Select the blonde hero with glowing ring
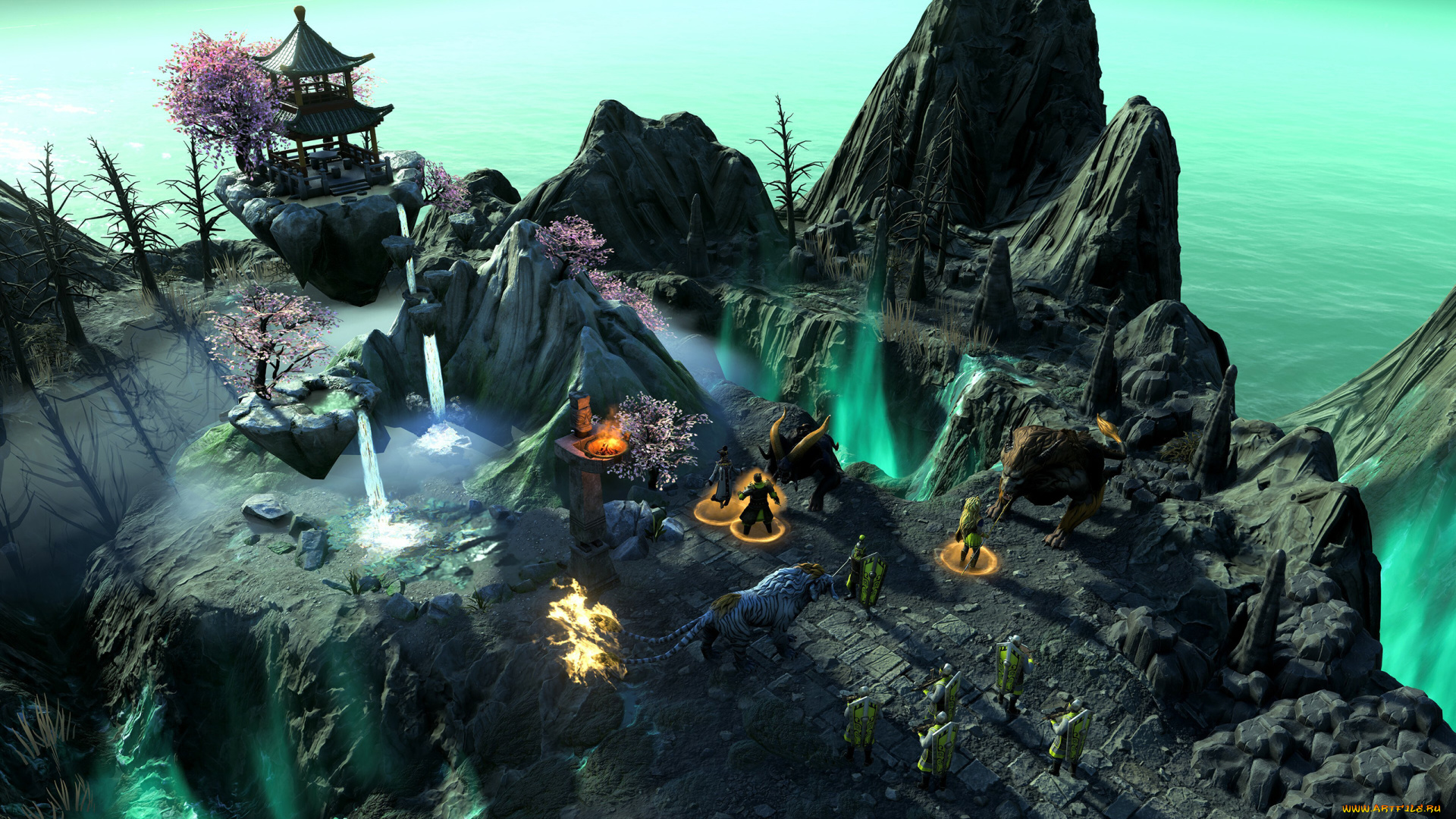The image size is (1456, 819). point(970,532)
